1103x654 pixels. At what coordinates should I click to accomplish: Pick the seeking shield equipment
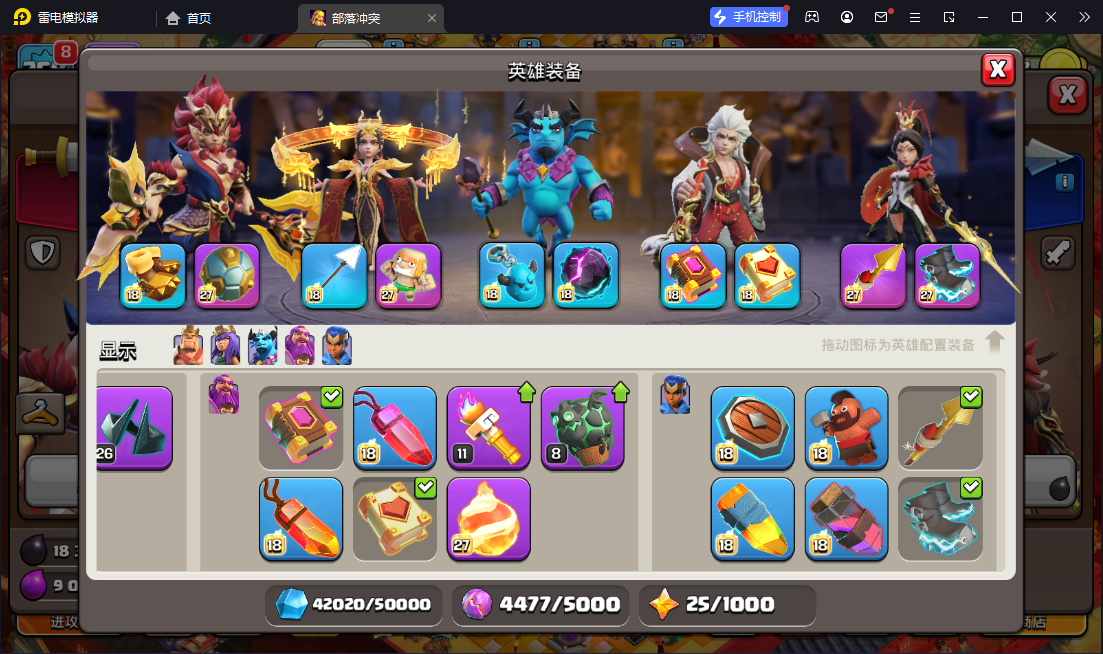(752, 428)
